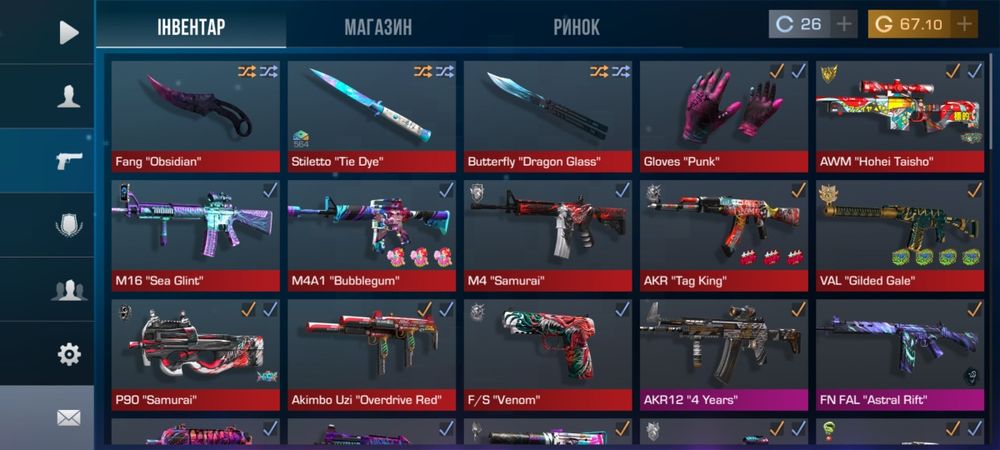
Task: Select the AWM "Hohei Taisho" skin
Action: [x=899, y=115]
